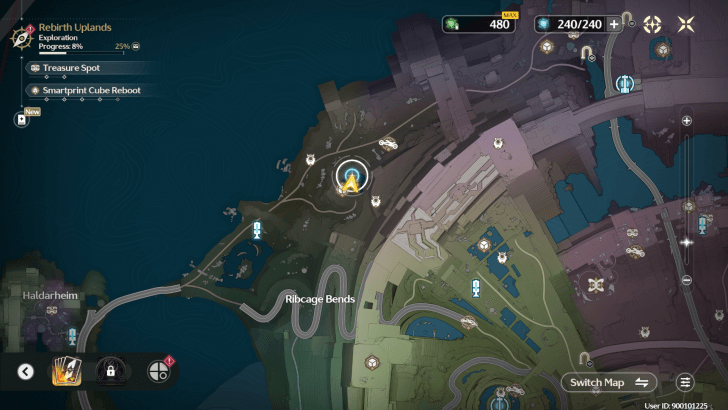728x410 pixels.
Task: Select the orange cards toolbar icon
Action: tap(66, 372)
